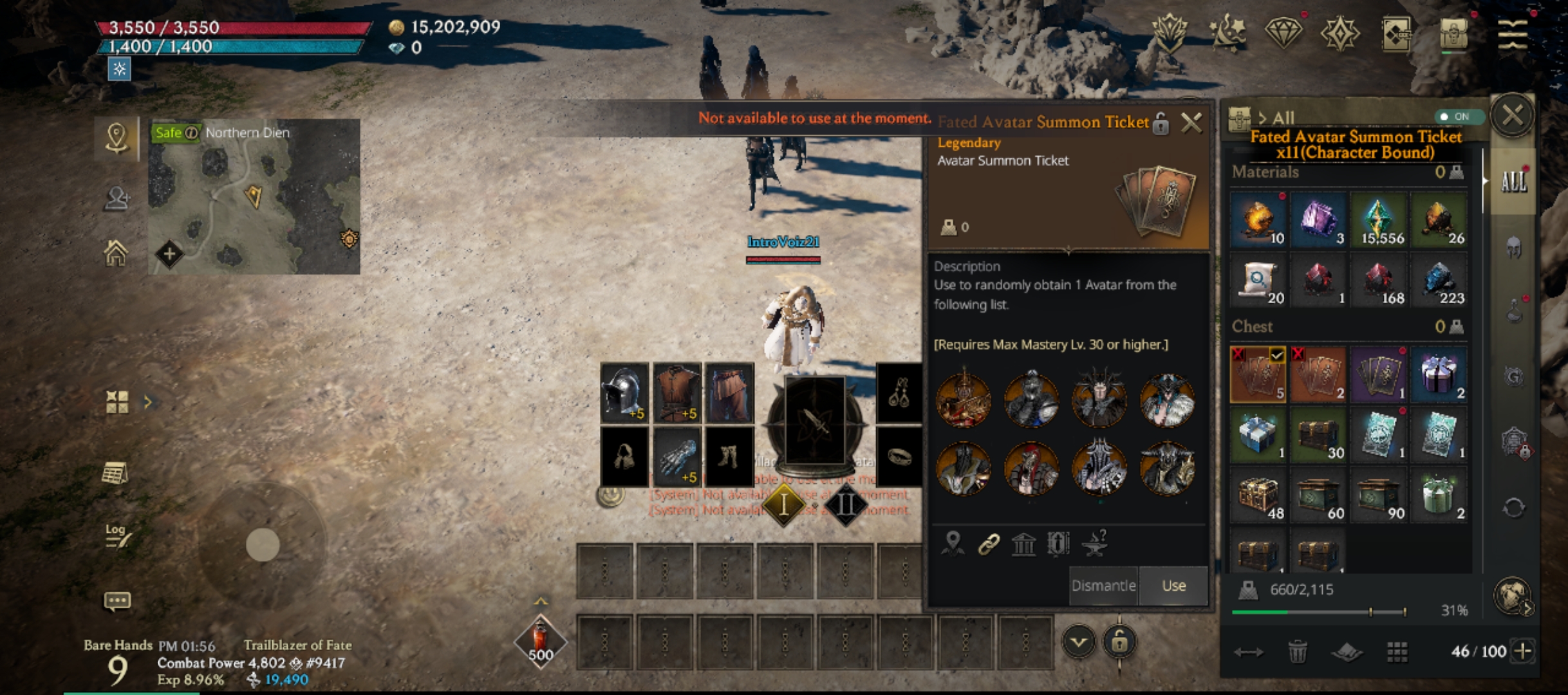
Task: Open the minimap of Northern Dien
Action: coord(254,196)
